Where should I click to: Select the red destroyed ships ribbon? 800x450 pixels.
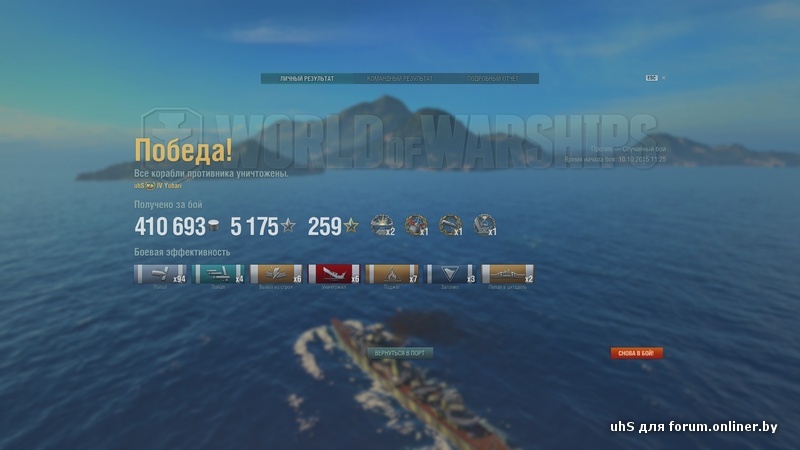[334, 274]
